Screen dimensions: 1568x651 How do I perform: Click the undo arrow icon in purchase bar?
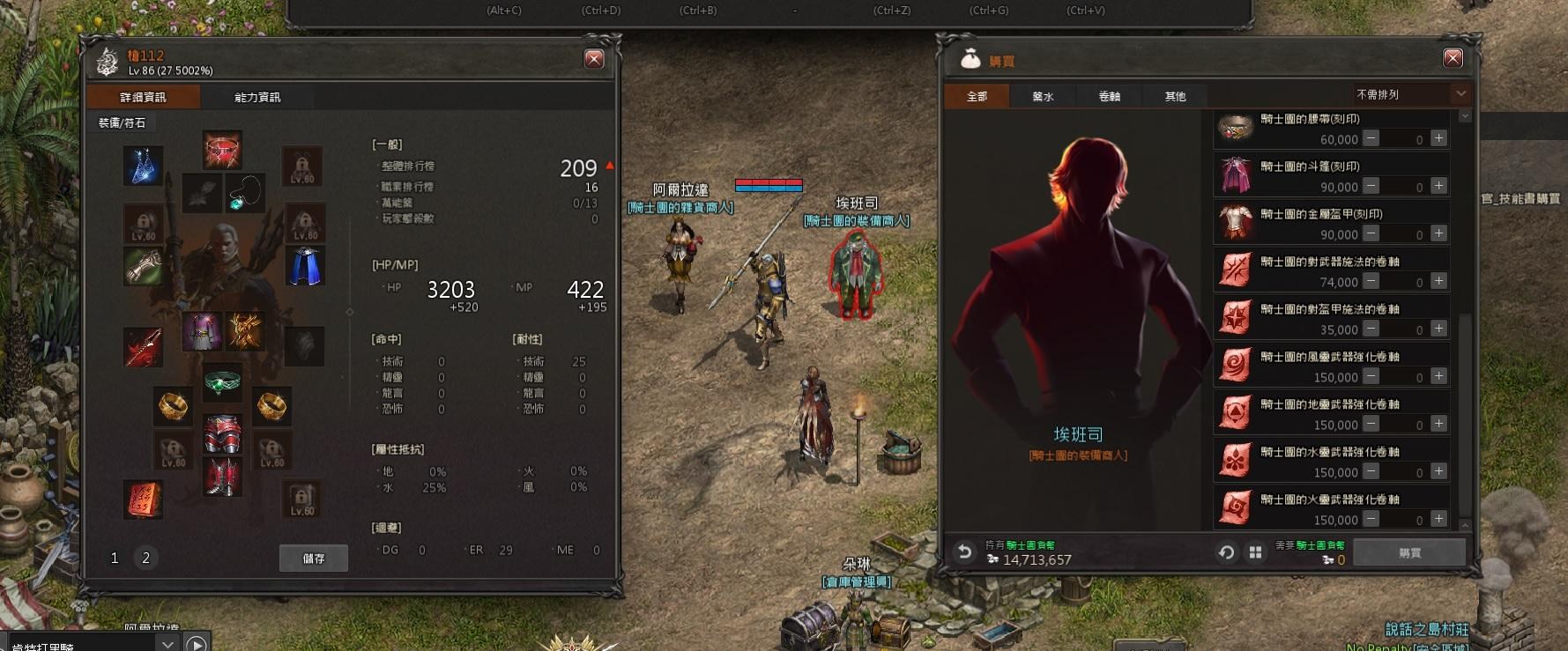963,551
